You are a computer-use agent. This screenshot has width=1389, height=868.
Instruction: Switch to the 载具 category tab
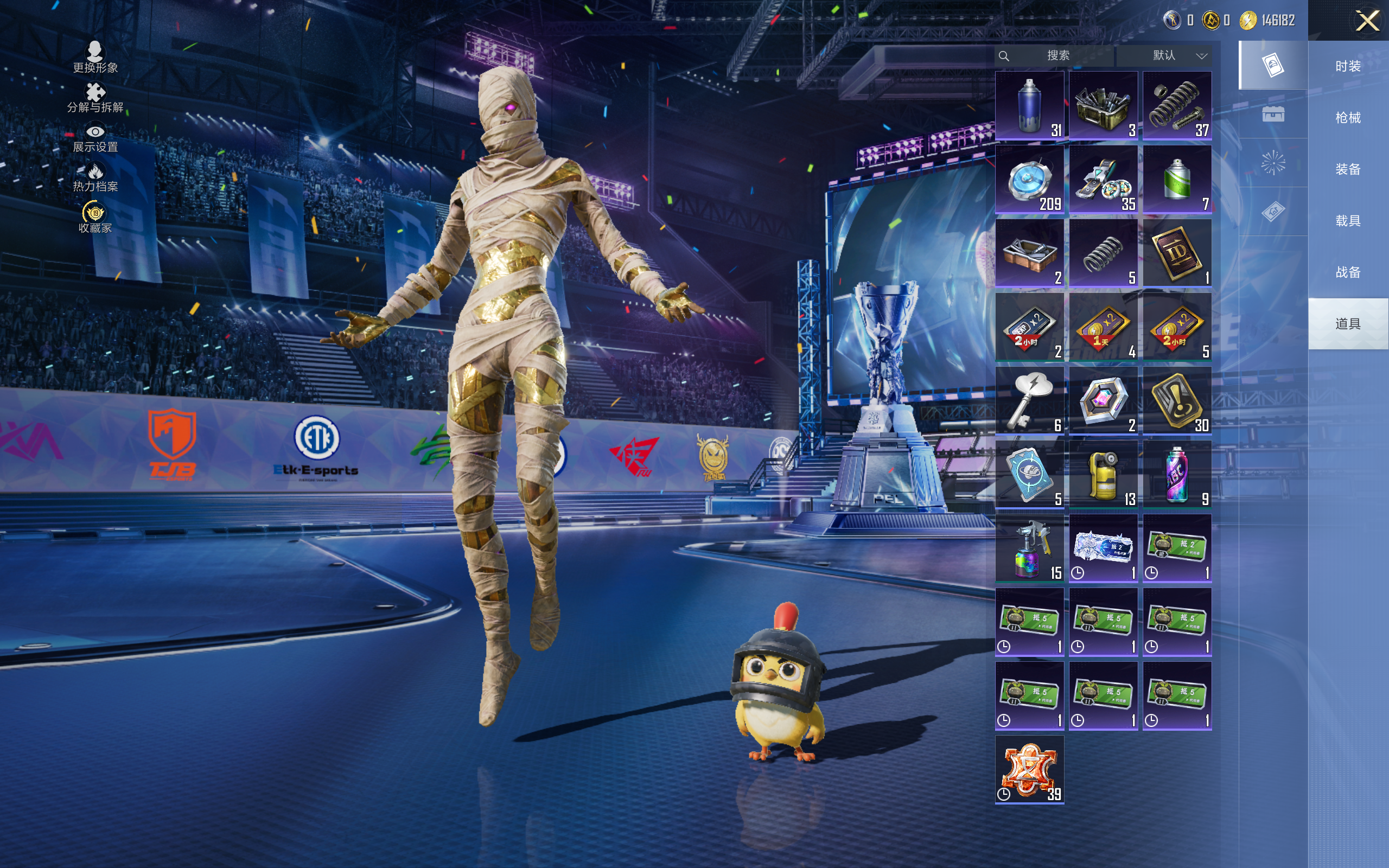(x=1348, y=220)
